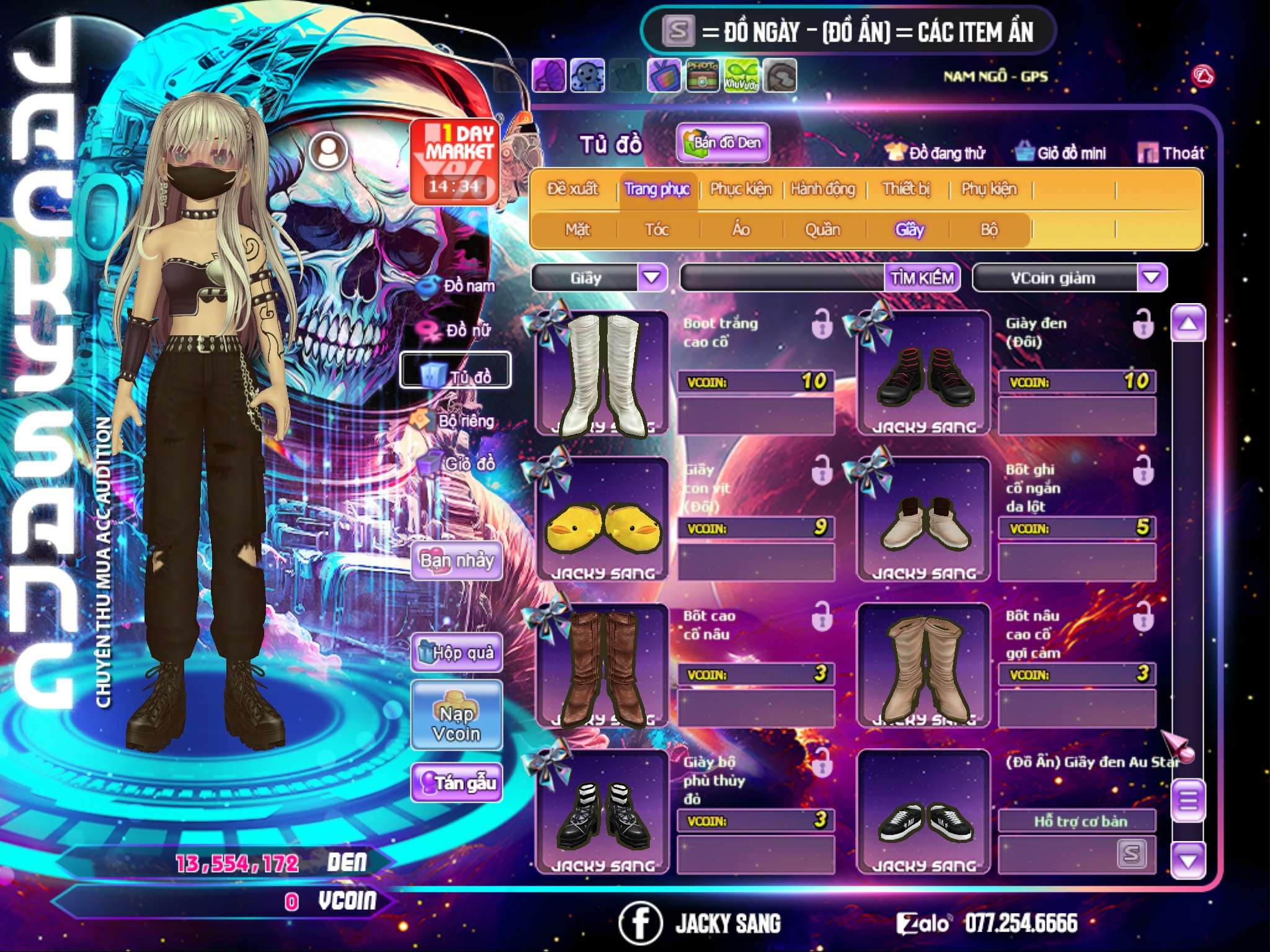Choose the brown high boots item

(602, 666)
